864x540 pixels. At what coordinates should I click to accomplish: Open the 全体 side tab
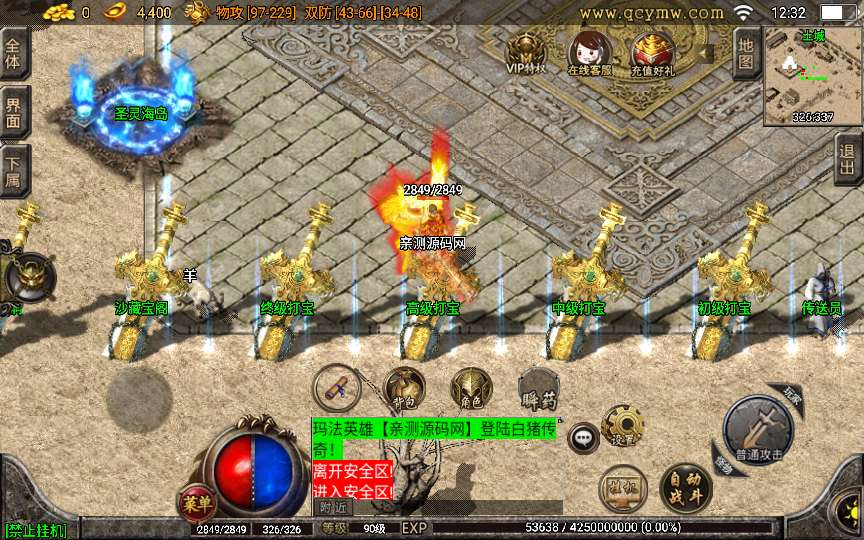[x=15, y=53]
